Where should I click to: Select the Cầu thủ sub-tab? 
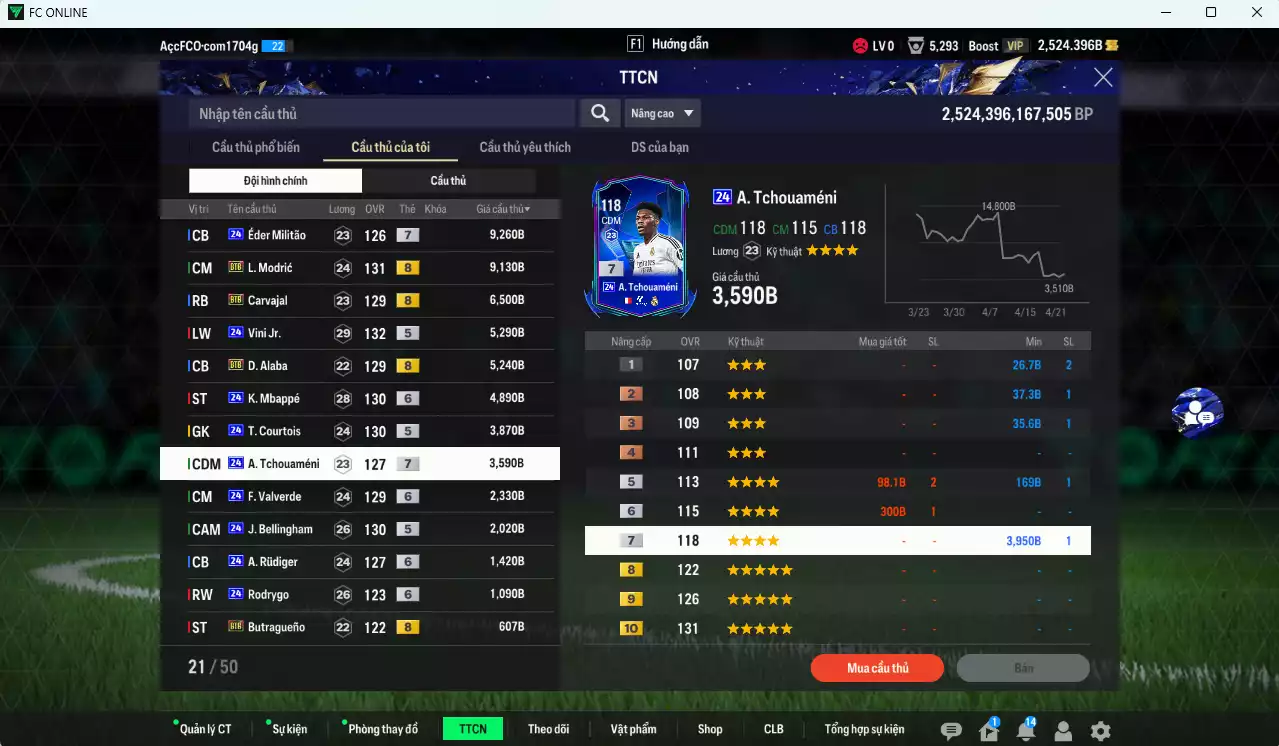tap(448, 181)
